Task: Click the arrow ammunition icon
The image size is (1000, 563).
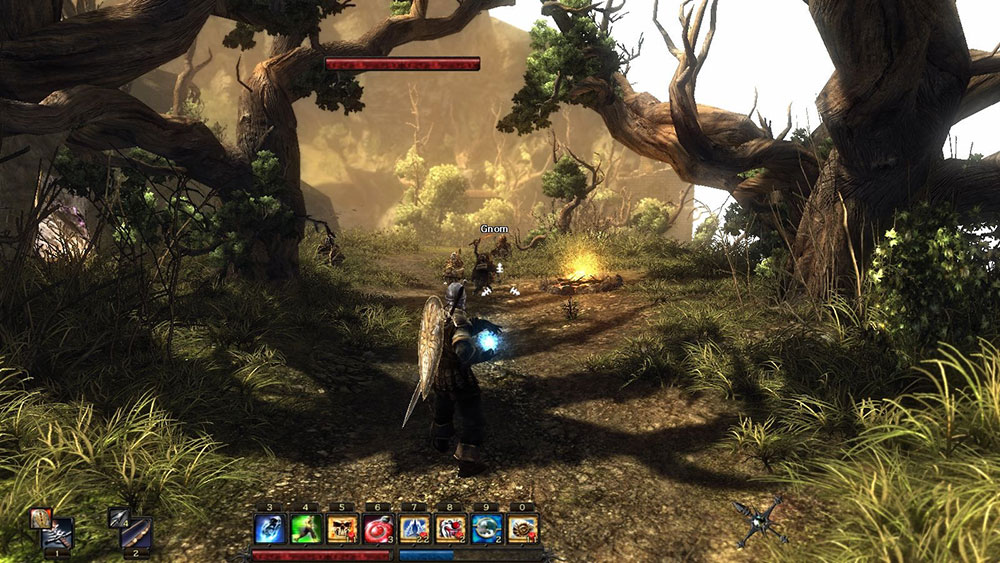Action: point(118,516)
